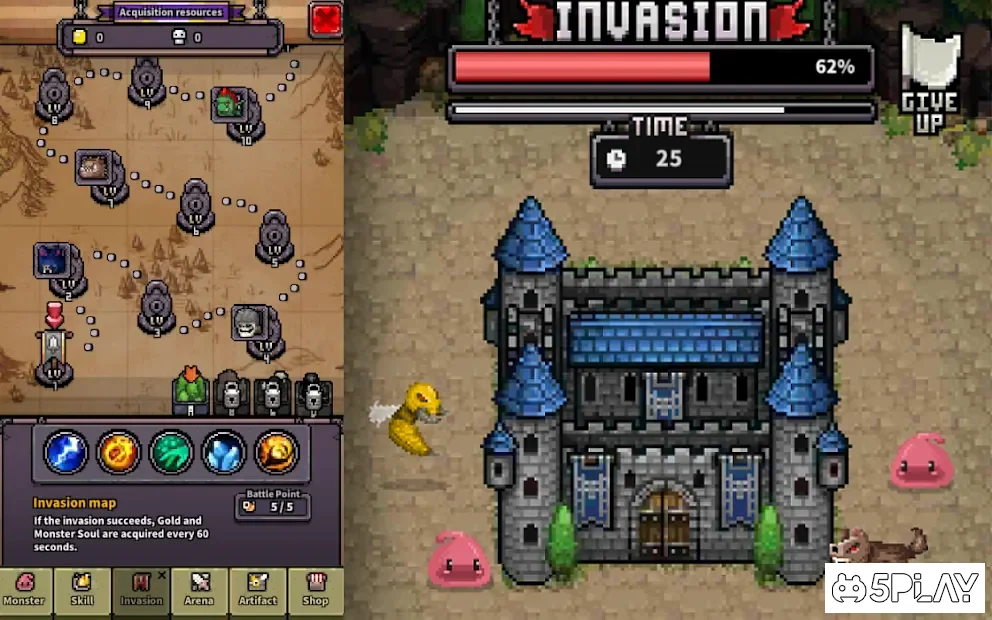The width and height of the screenshot is (992, 620).
Task: Choose the green orc boss node
Action: 229,104
